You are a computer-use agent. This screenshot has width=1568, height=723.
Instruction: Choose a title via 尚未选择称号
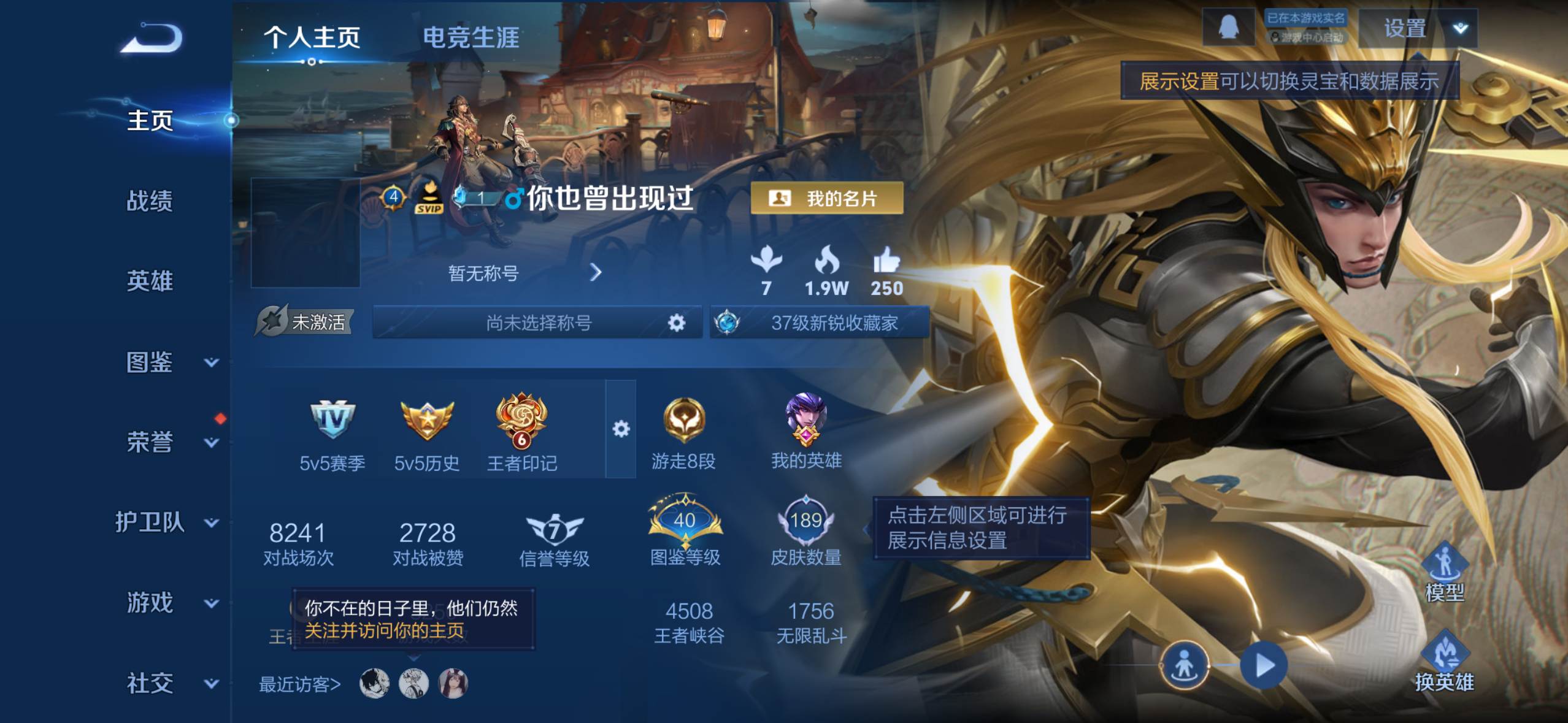[x=537, y=323]
